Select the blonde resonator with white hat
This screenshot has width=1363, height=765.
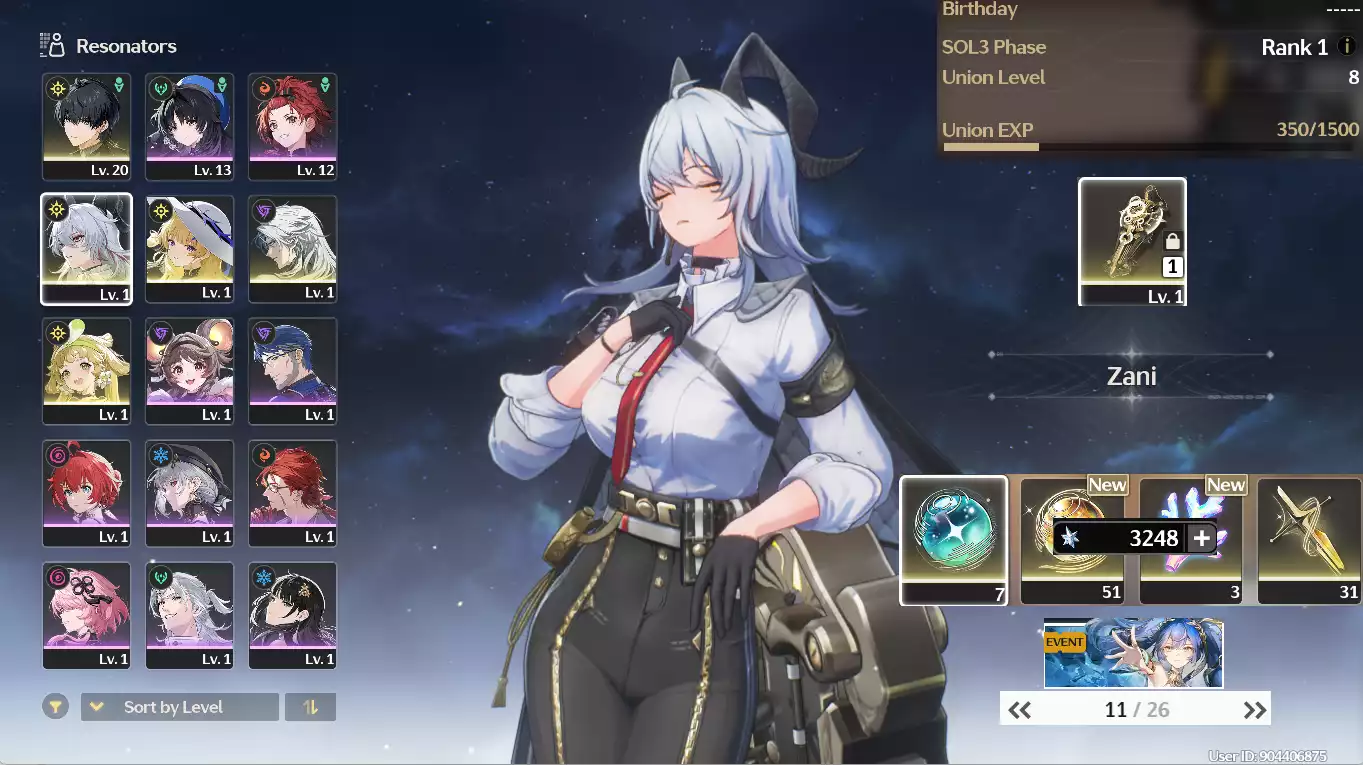coord(189,249)
